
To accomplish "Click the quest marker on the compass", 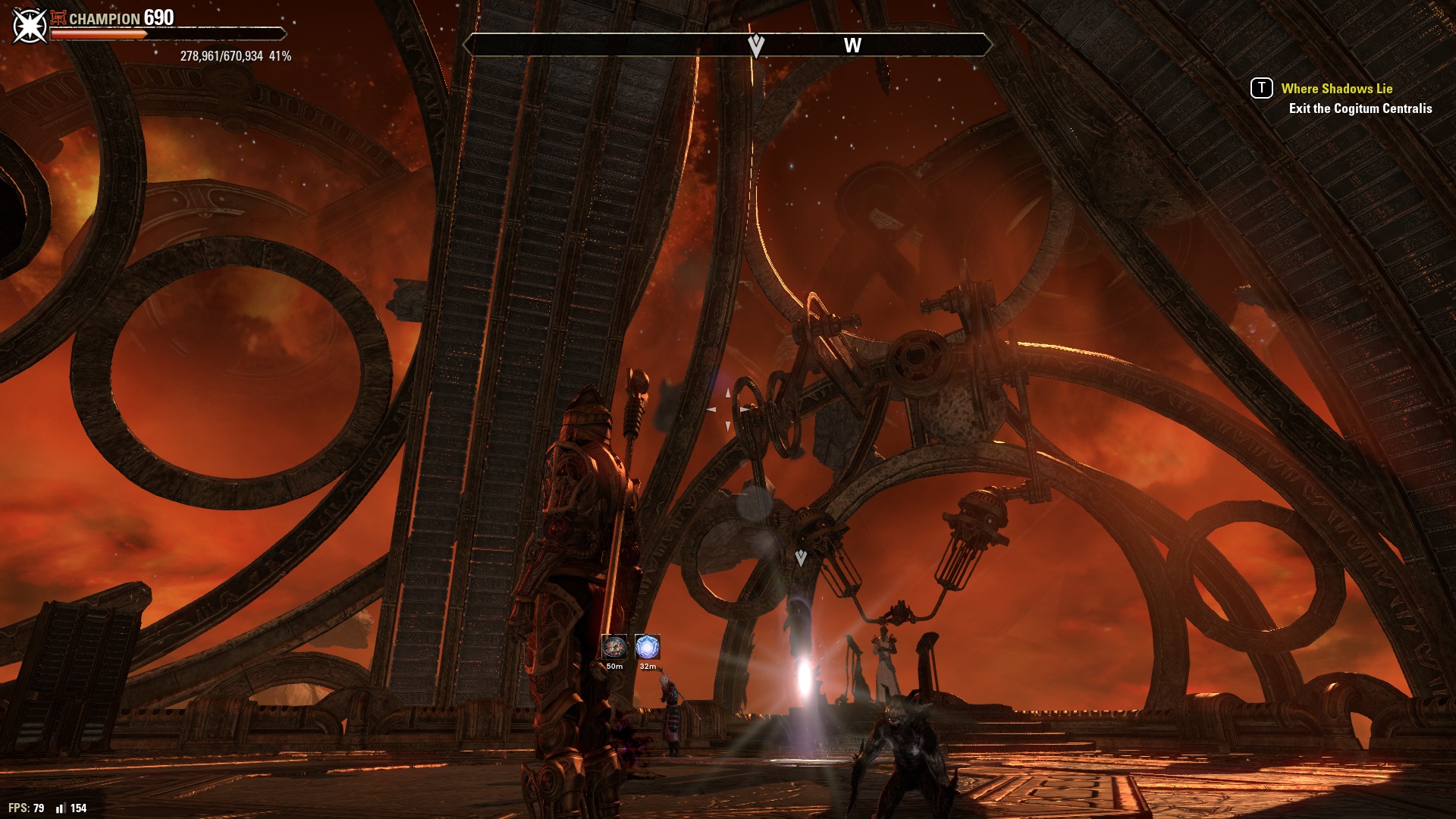I will tap(755, 45).
